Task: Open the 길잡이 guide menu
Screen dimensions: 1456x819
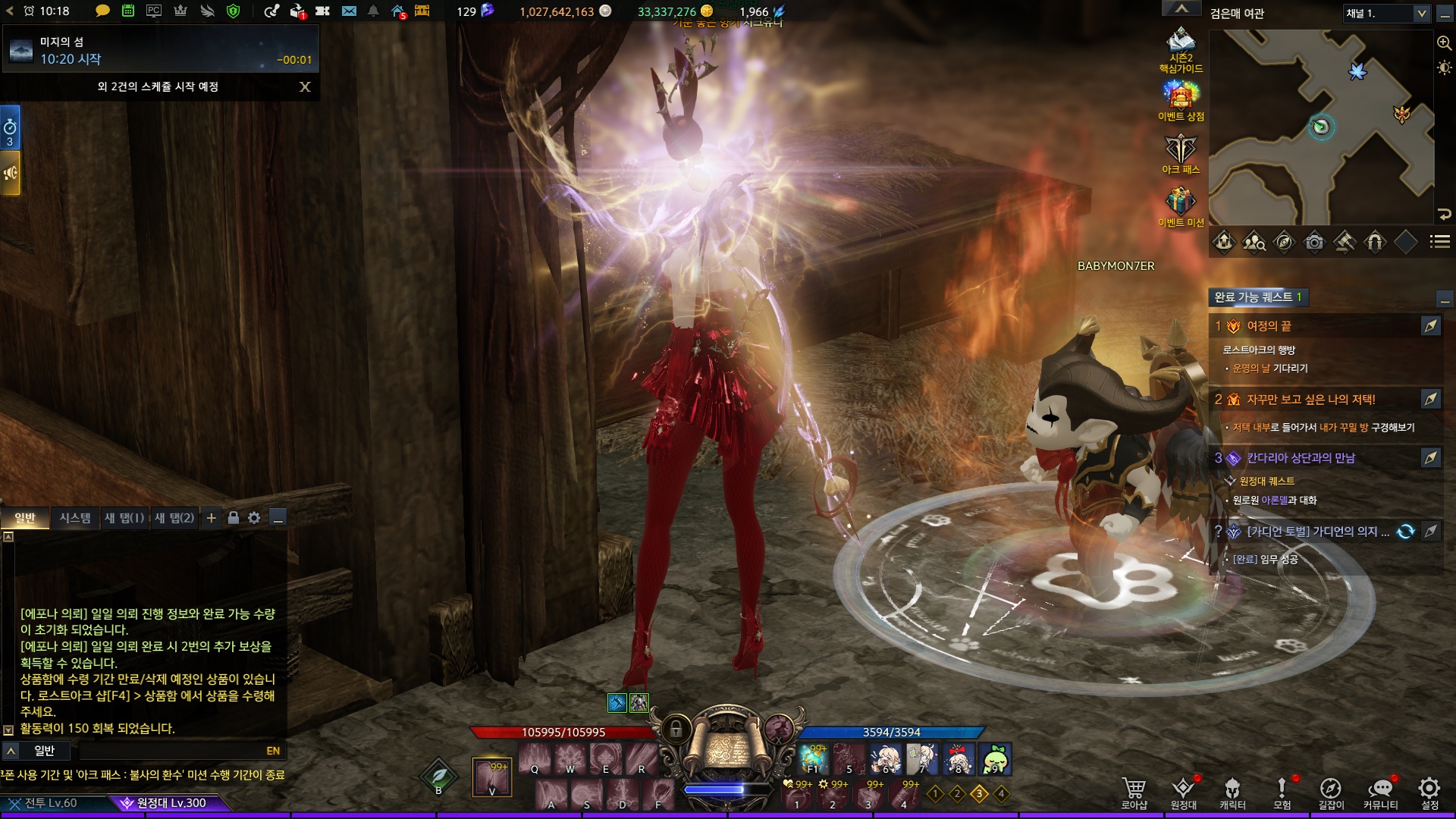Action: click(1331, 792)
